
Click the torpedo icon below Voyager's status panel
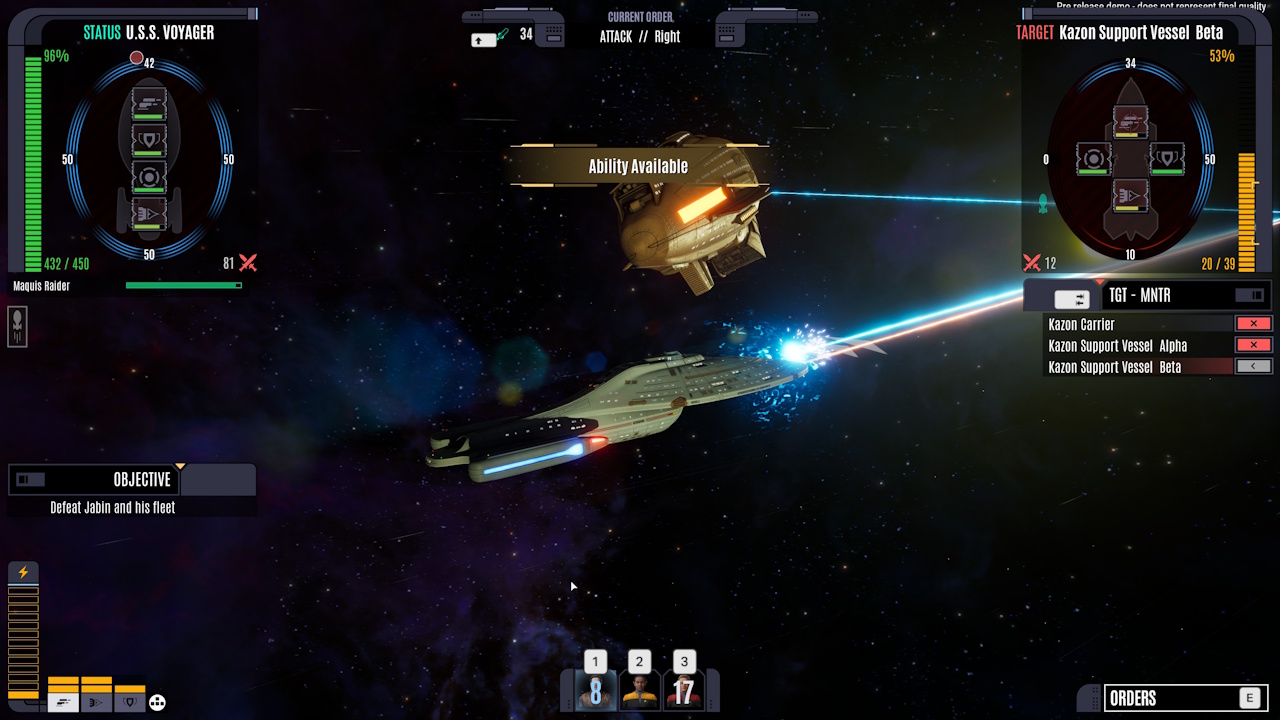(15, 327)
